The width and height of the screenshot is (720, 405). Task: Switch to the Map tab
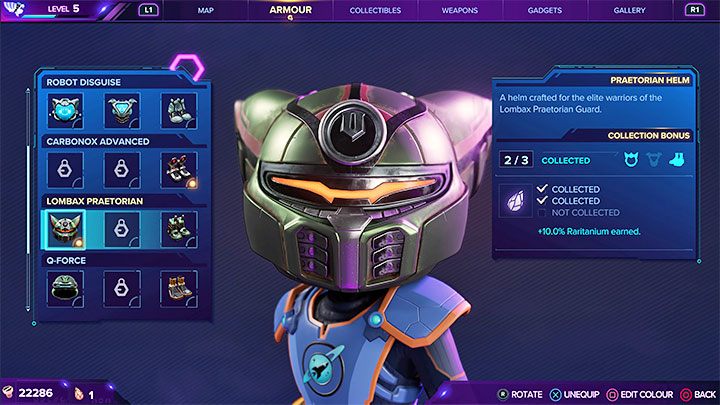click(206, 10)
